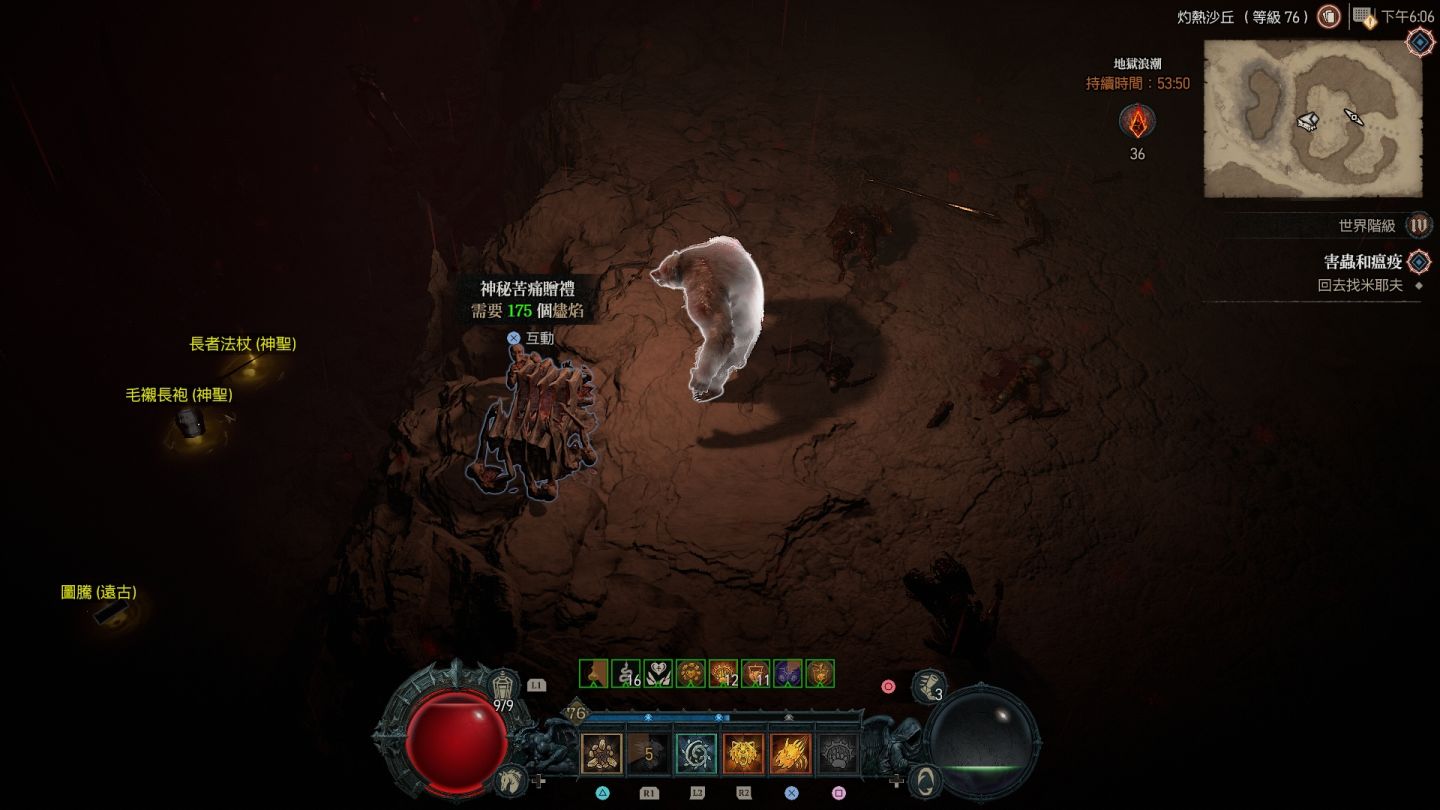Inspect the snake buff icon showing 16
Viewport: 1440px width, 810px height.
(x=626, y=674)
